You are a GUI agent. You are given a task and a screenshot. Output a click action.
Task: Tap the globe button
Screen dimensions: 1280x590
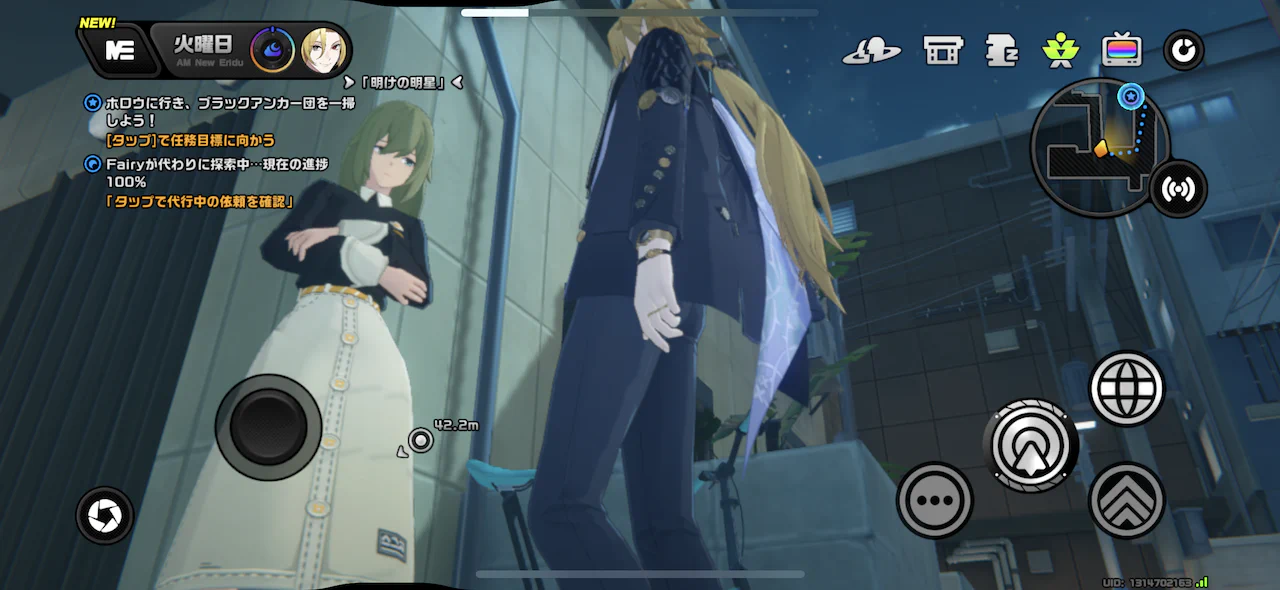click(1127, 388)
